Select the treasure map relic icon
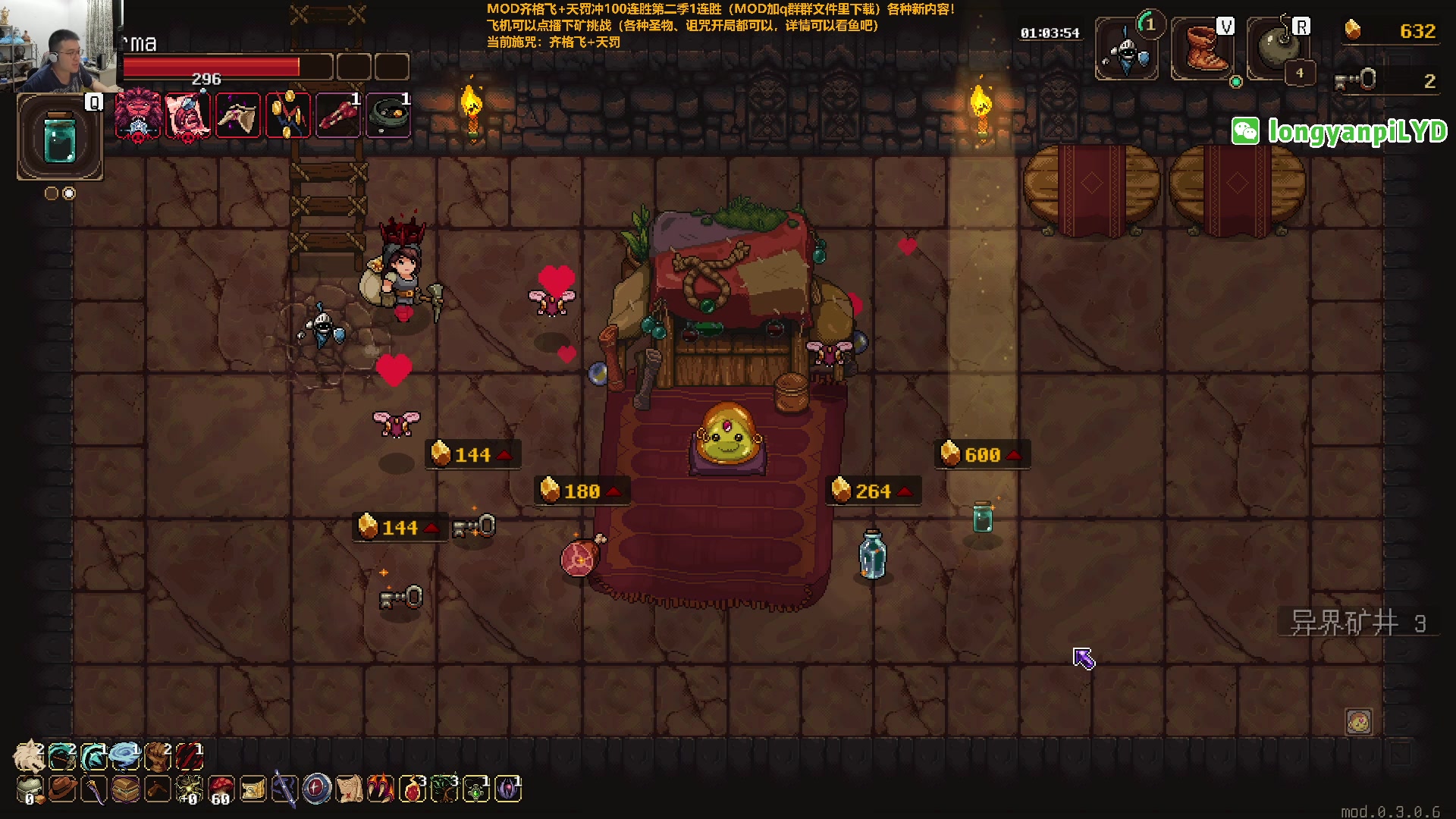Image resolution: width=1456 pixels, height=819 pixels. coord(349,789)
